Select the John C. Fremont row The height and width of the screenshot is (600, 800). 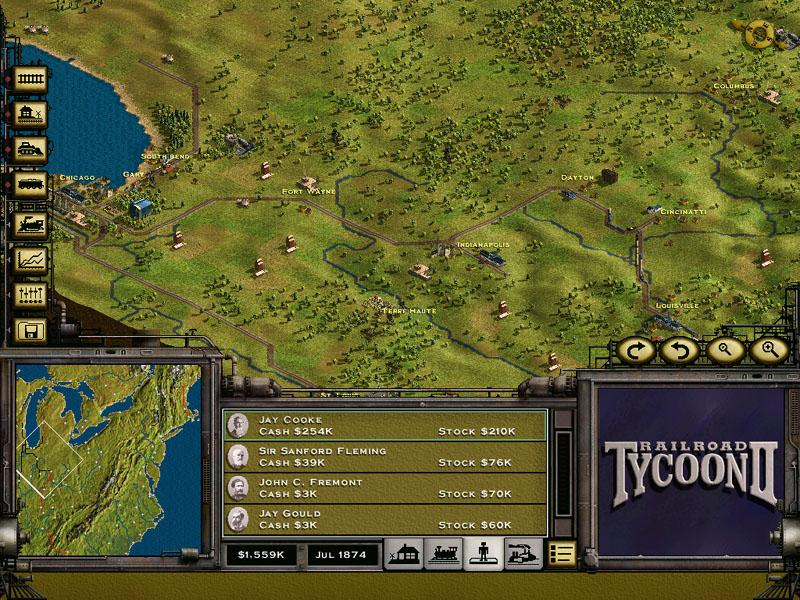click(x=385, y=488)
